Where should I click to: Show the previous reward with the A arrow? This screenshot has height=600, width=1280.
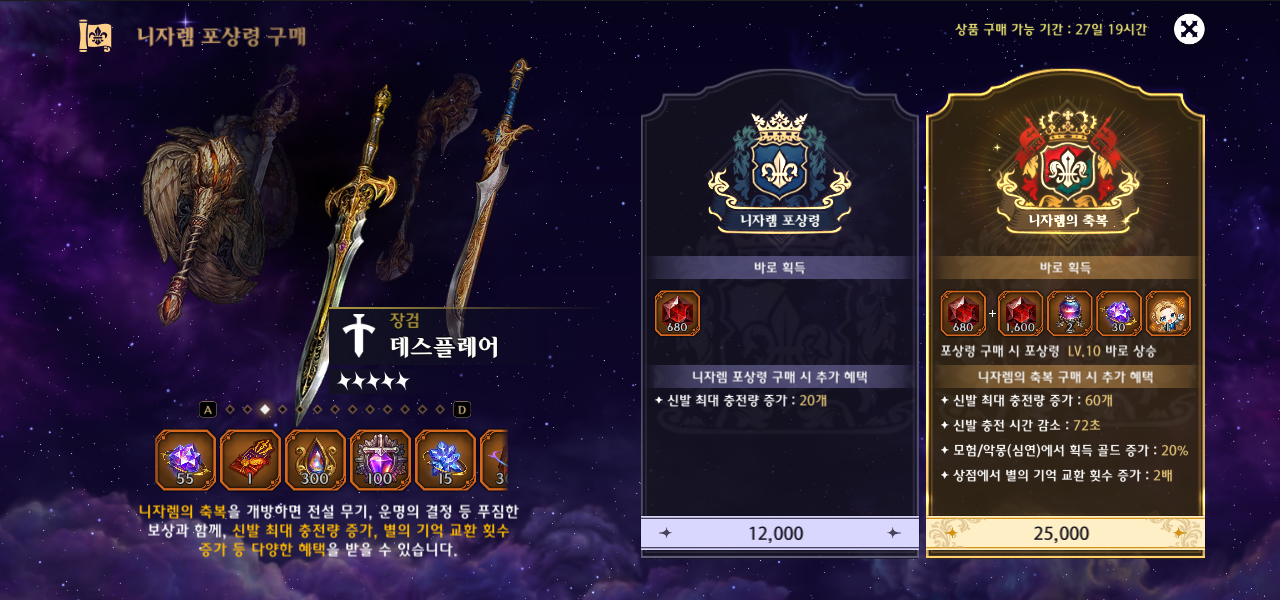pyautogui.click(x=208, y=409)
